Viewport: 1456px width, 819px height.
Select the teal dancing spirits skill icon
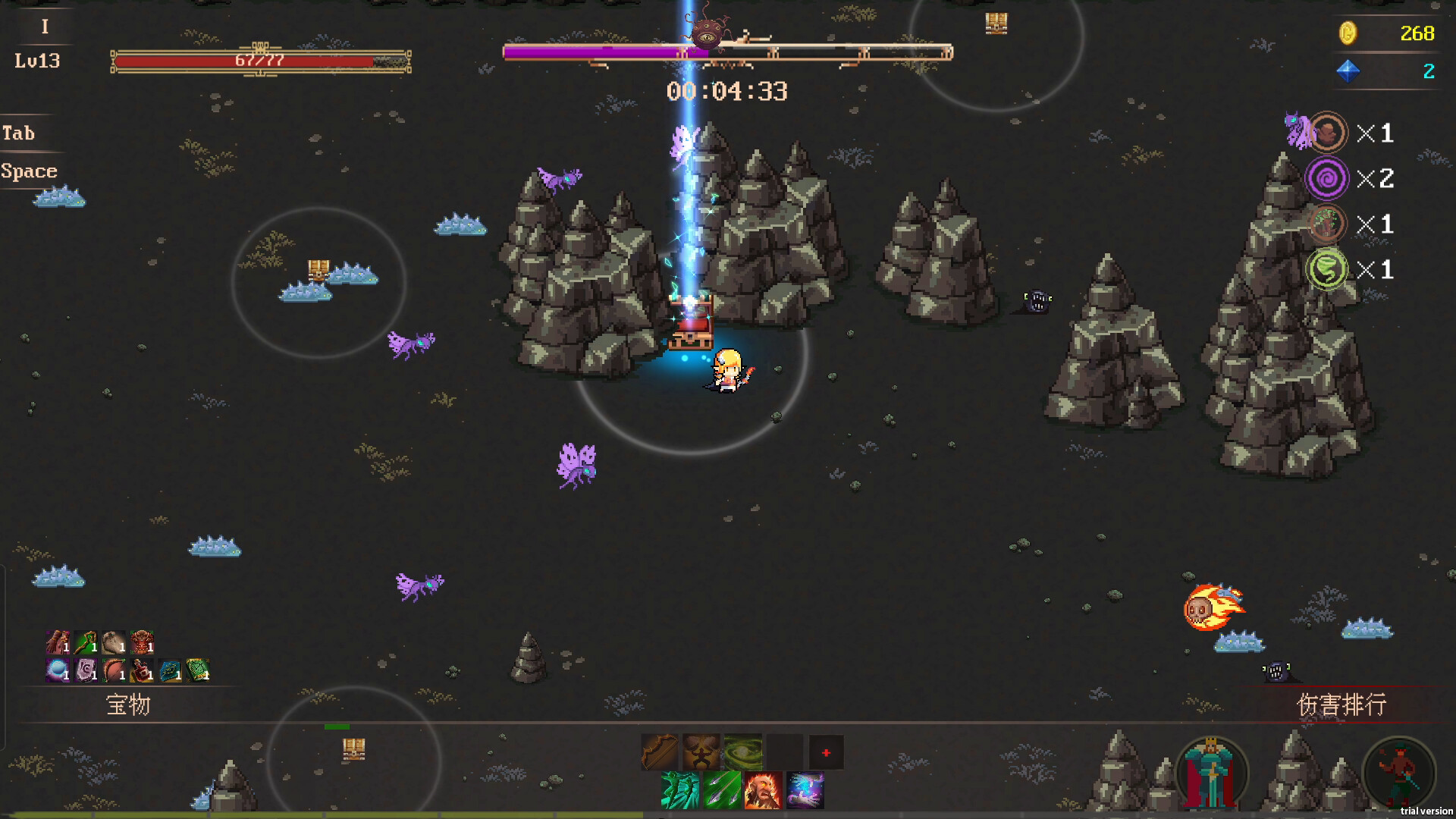(x=680, y=792)
